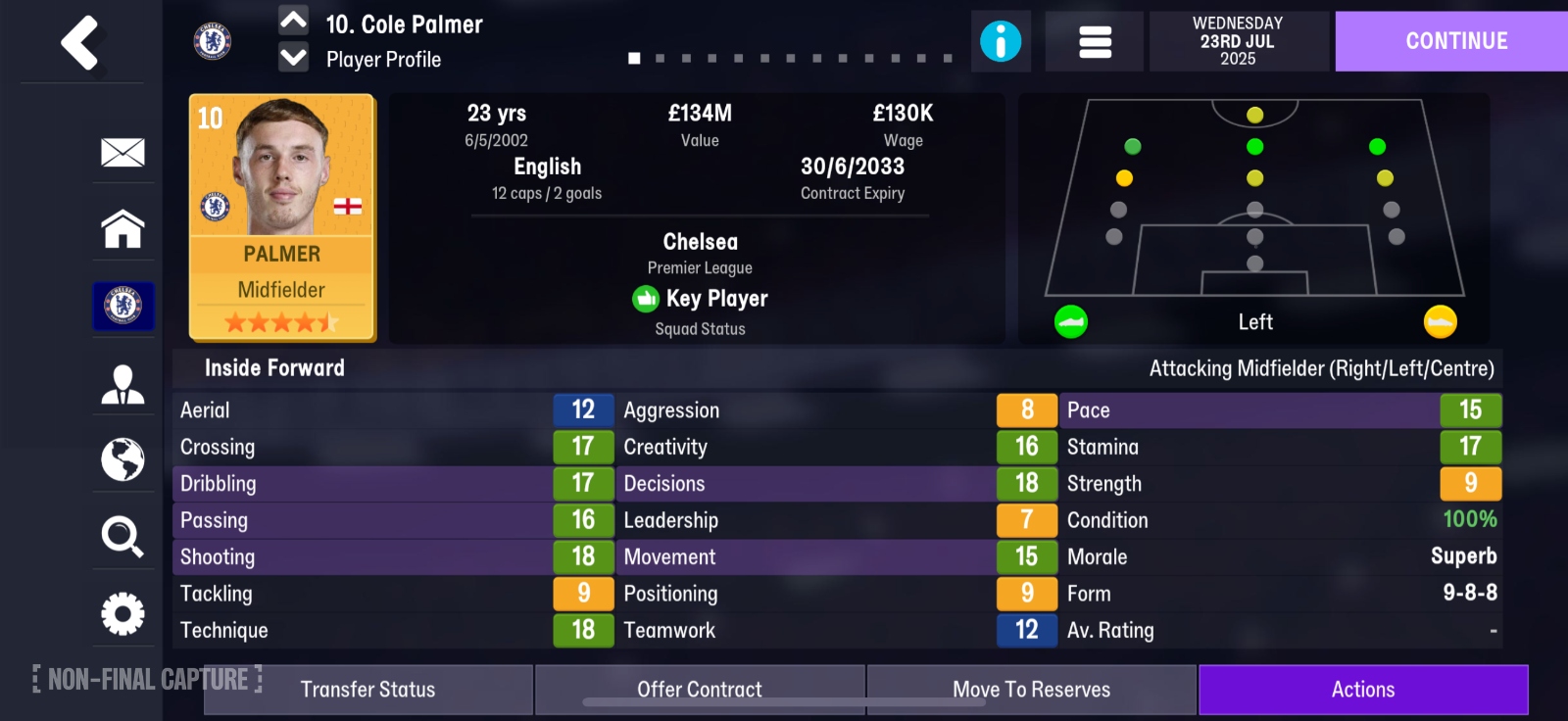Viewport: 1568px width, 721px height.
Task: Click the blue info icon near the top
Action: [x=1001, y=41]
